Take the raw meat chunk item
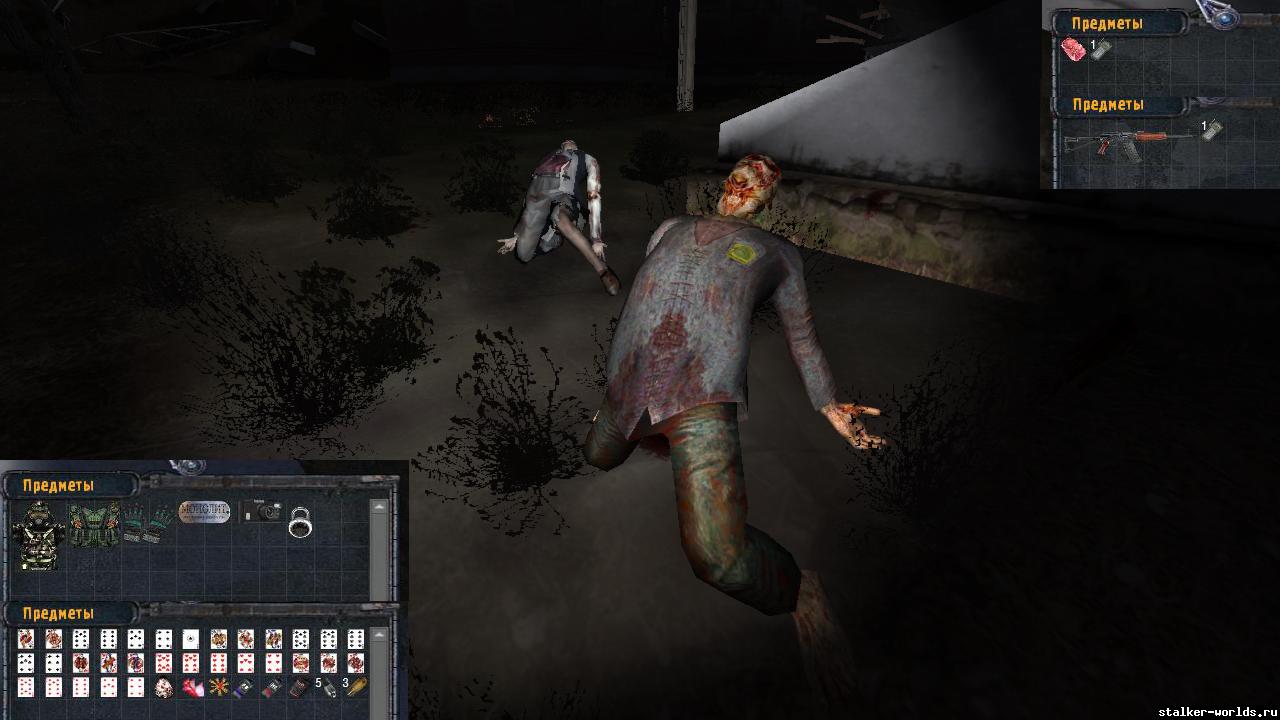This screenshot has height=720, width=1280. click(1073, 51)
